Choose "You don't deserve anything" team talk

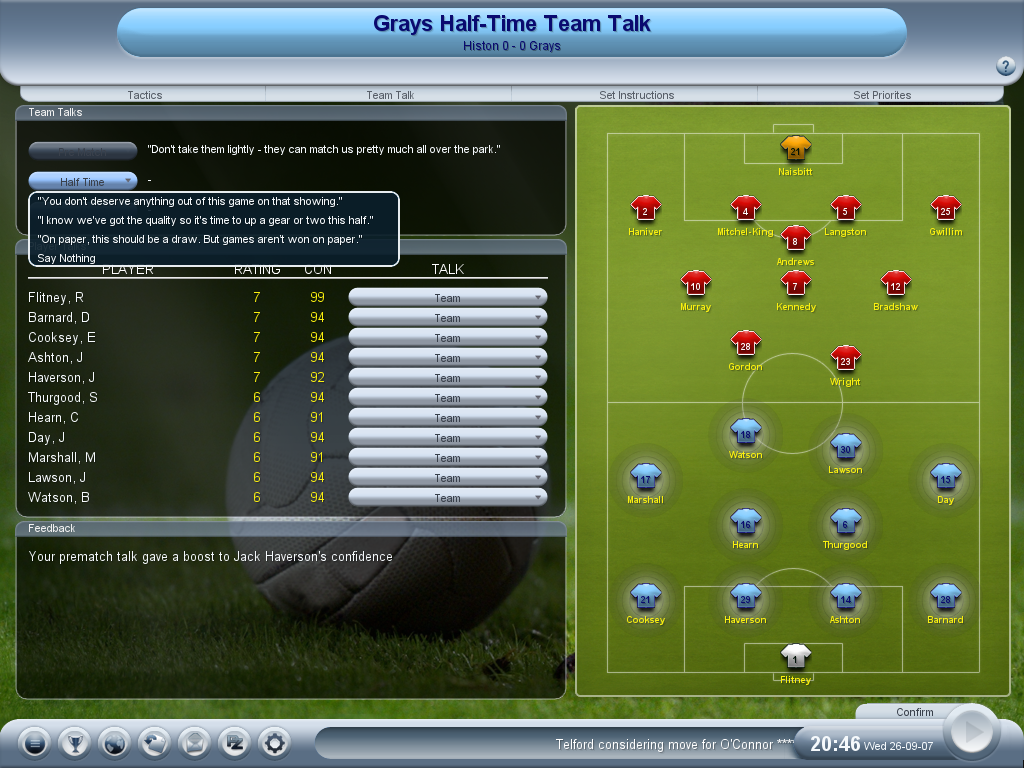[189, 201]
